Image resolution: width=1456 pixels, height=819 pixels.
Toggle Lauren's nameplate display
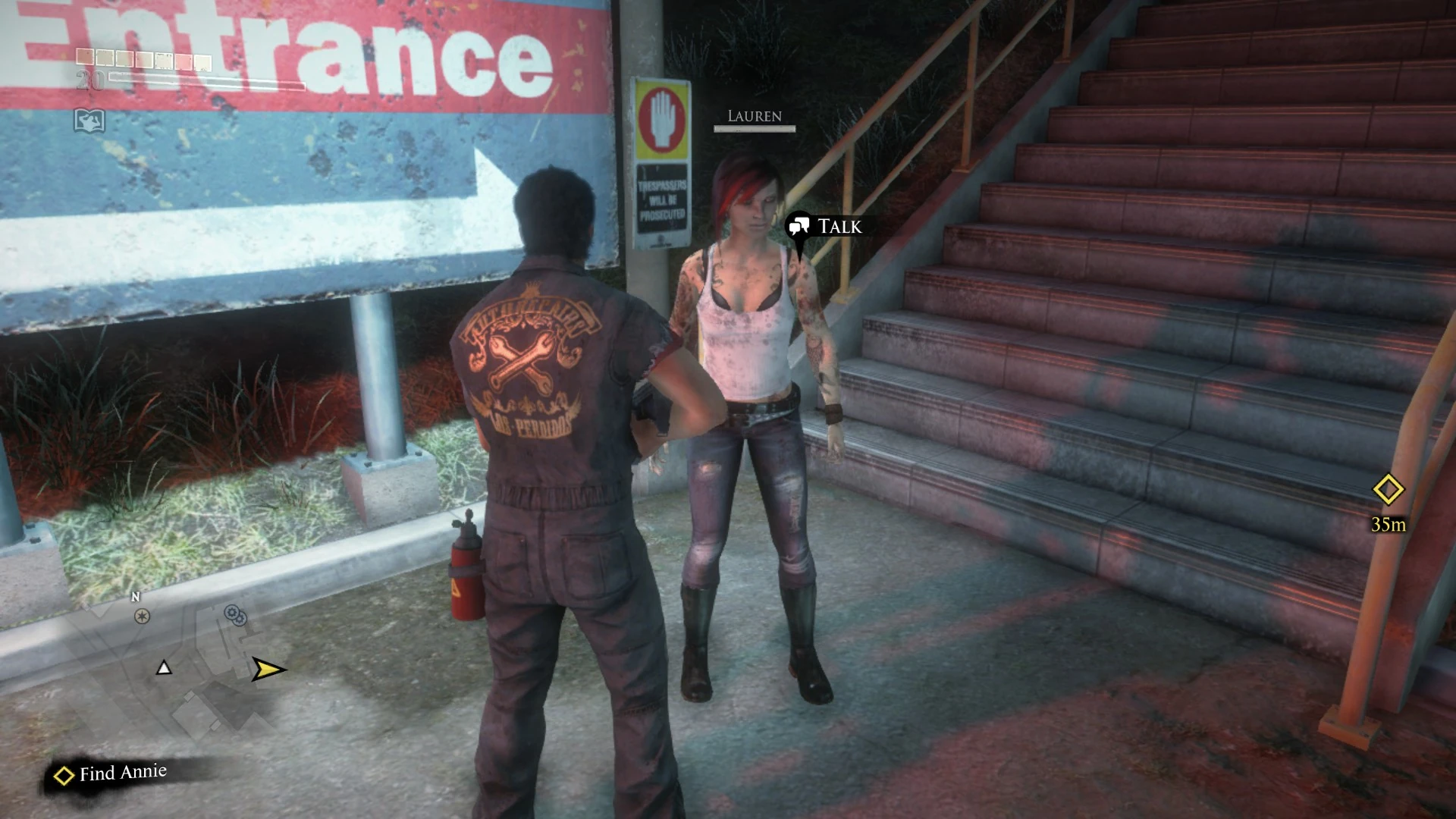[754, 116]
